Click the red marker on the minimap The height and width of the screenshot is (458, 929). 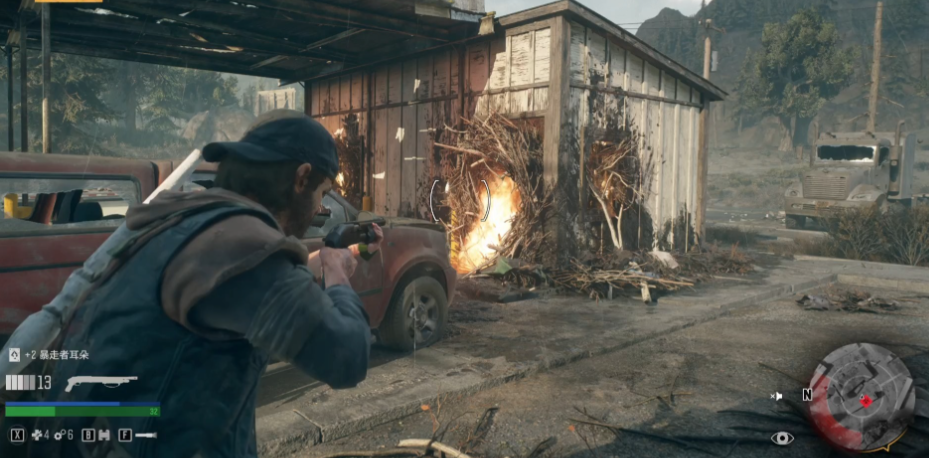click(x=866, y=400)
